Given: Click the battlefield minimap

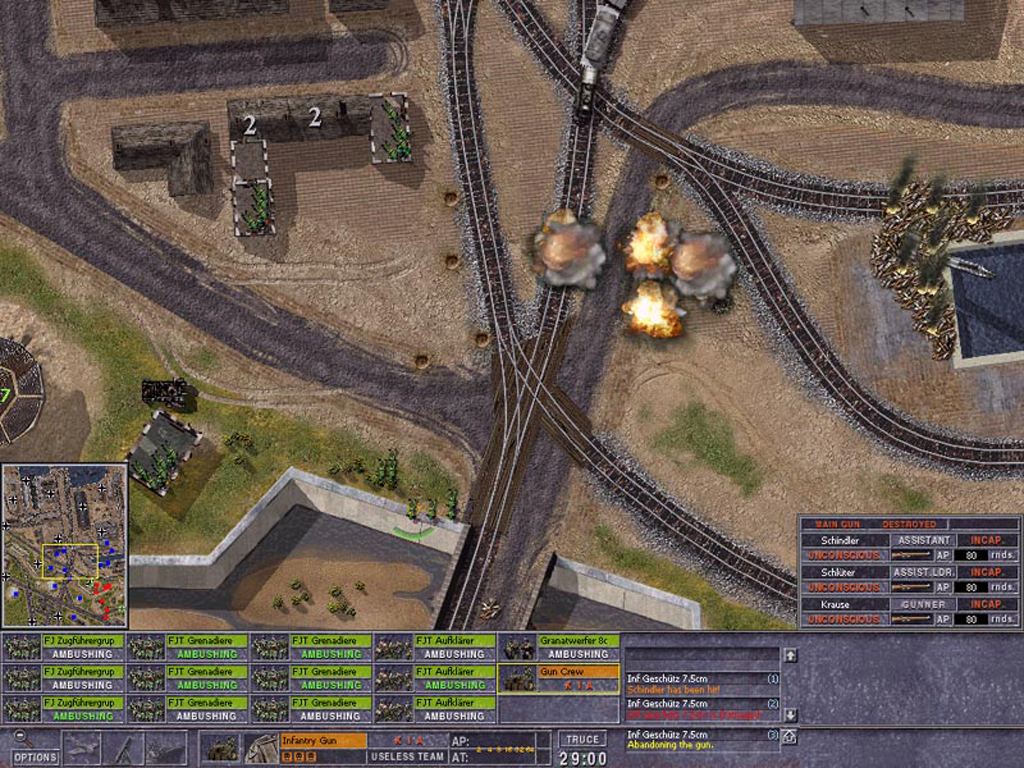Looking at the screenshot, I should tap(64, 544).
